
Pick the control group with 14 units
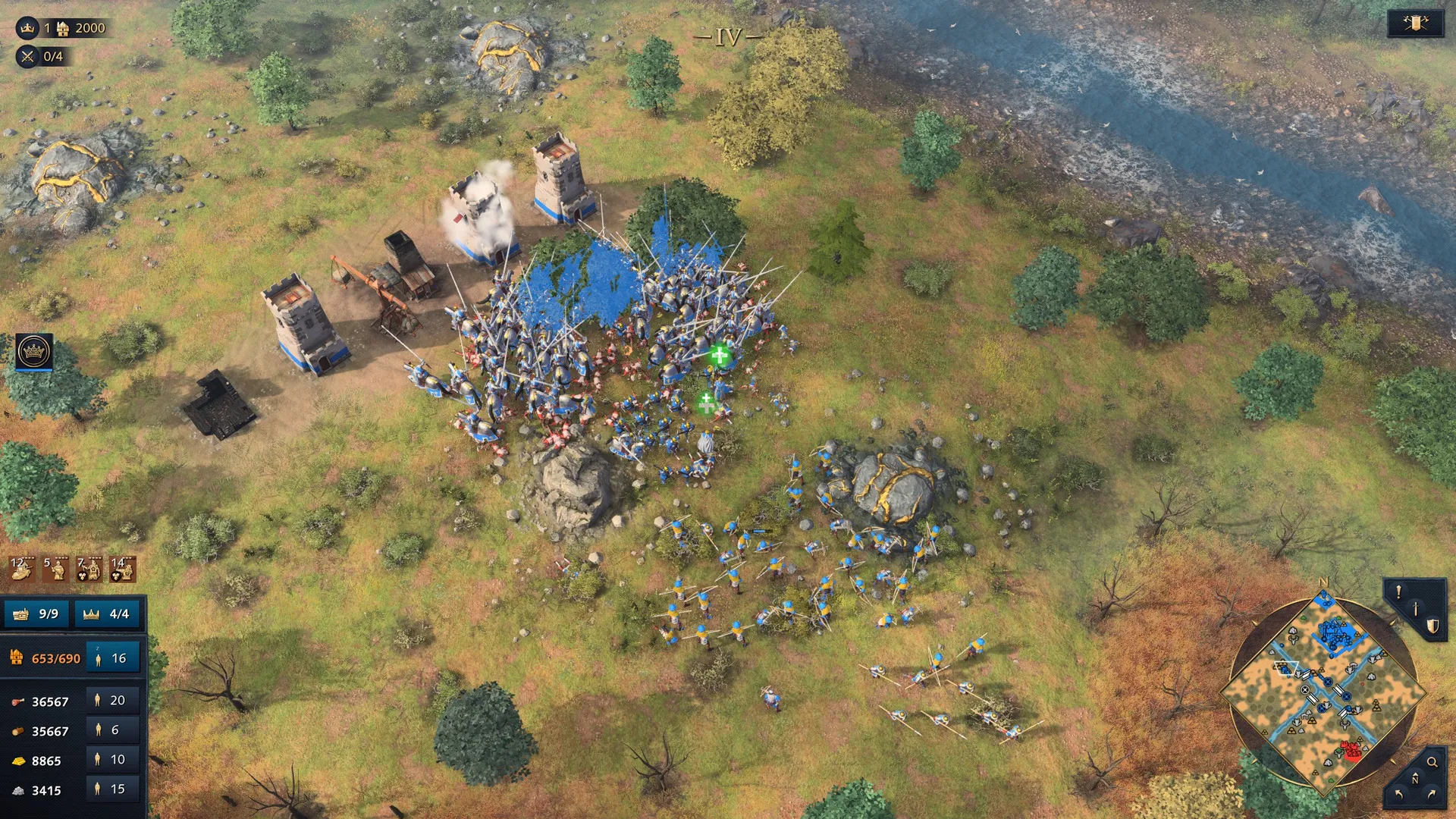coord(123,569)
